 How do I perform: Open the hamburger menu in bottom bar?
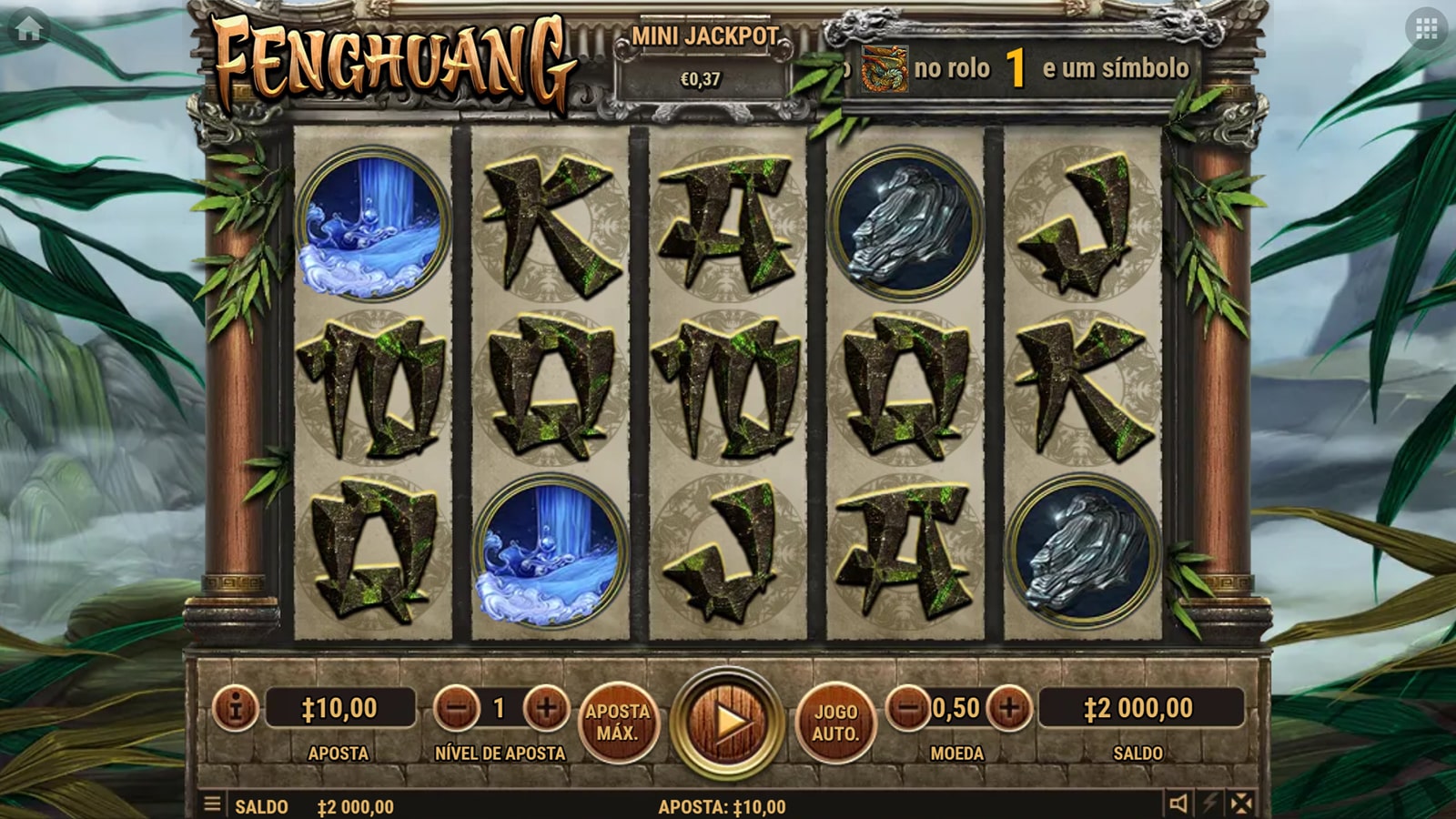pos(212,804)
